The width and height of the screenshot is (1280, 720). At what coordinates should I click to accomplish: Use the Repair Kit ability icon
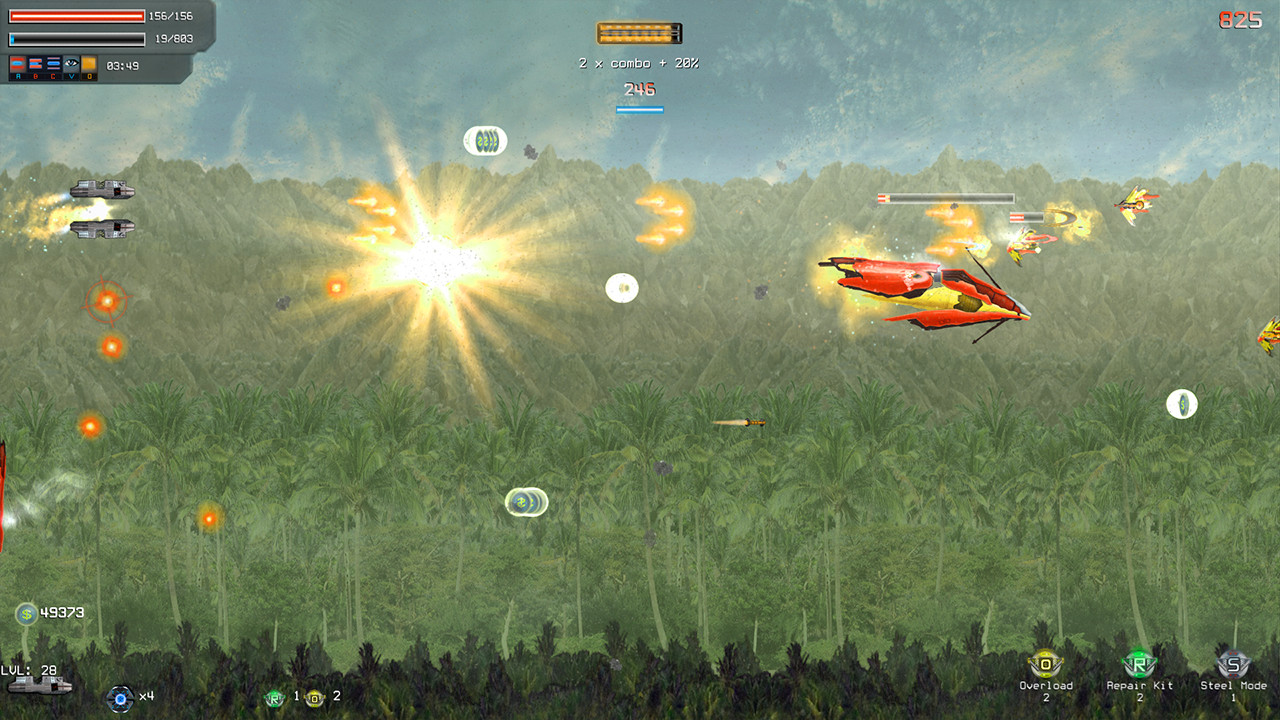tap(1137, 663)
